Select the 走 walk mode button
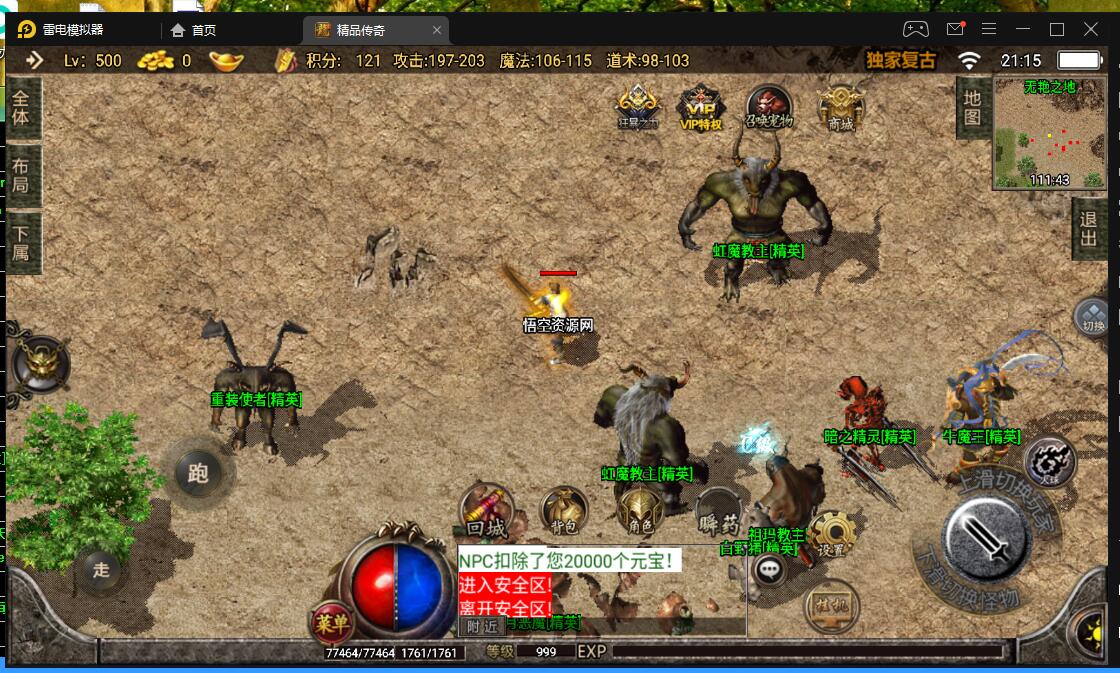 click(x=101, y=570)
